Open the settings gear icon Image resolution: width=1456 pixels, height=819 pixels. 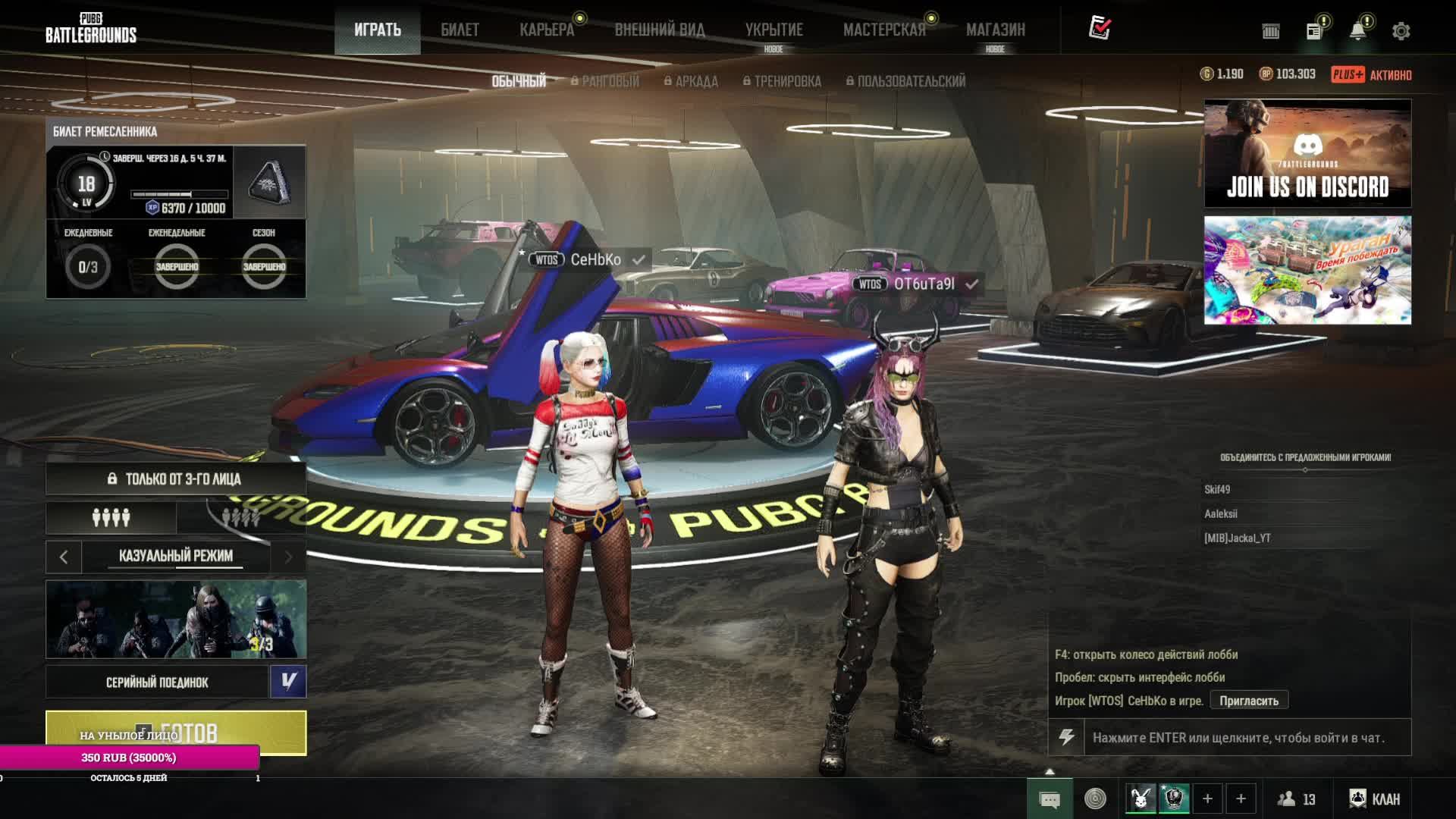point(1401,31)
